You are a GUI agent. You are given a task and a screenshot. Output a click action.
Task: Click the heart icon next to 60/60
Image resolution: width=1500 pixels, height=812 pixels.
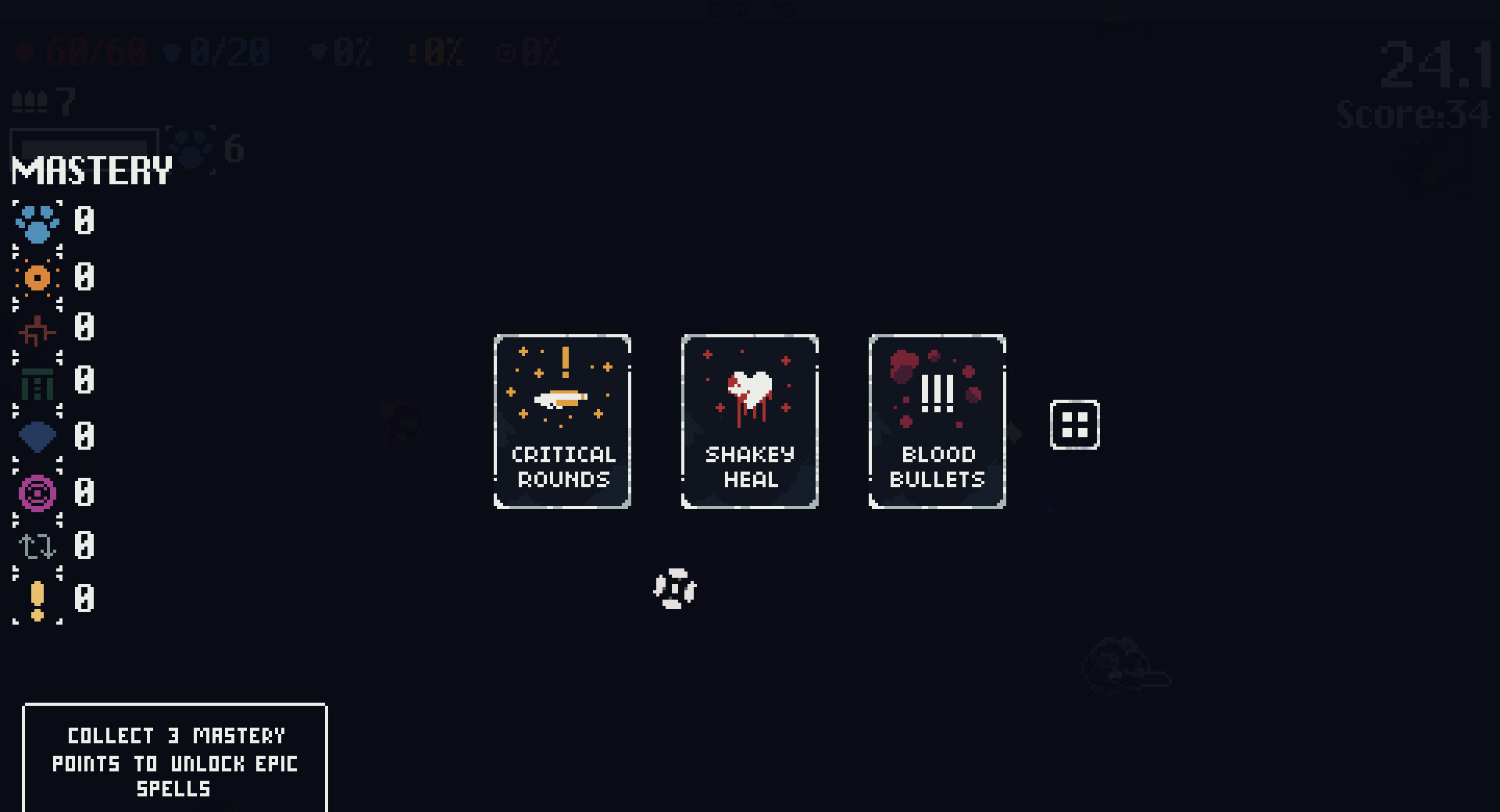[26, 52]
